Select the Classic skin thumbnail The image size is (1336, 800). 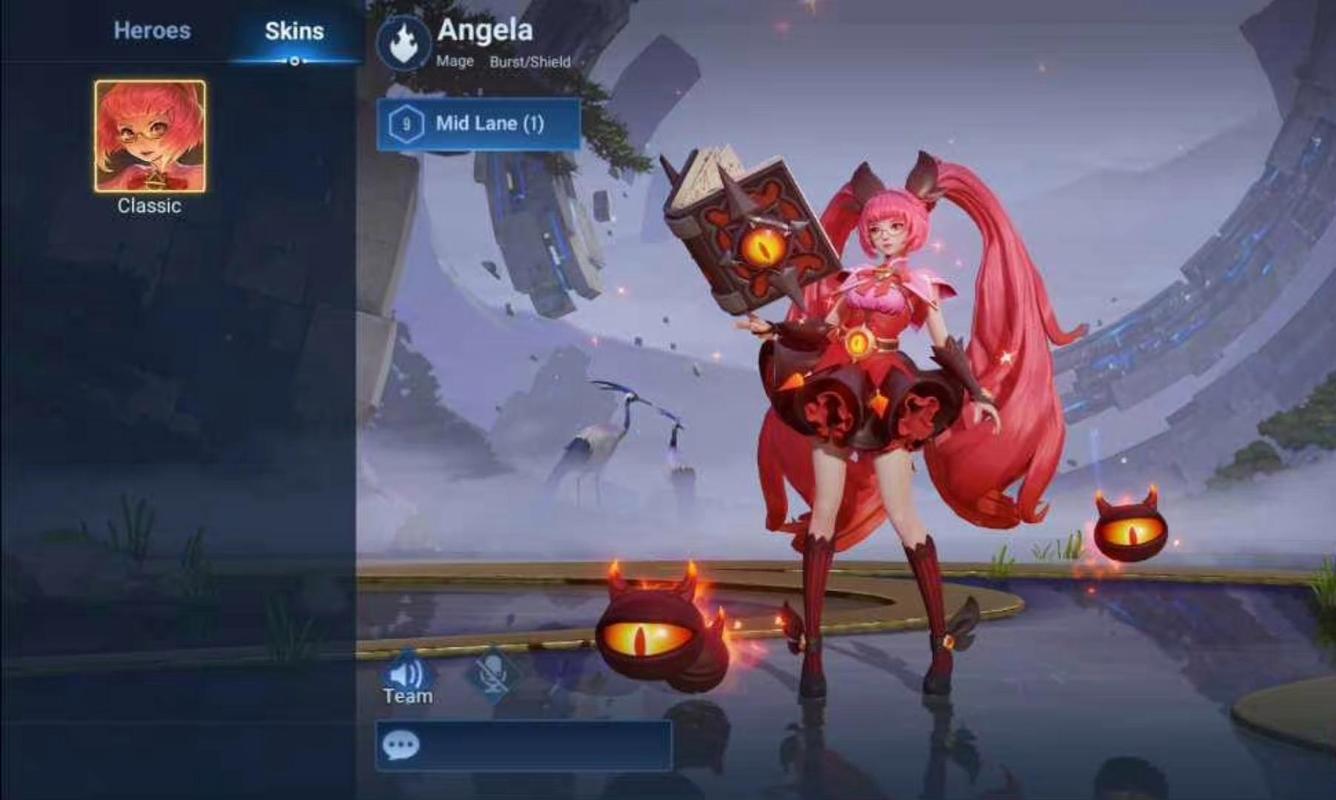click(150, 136)
